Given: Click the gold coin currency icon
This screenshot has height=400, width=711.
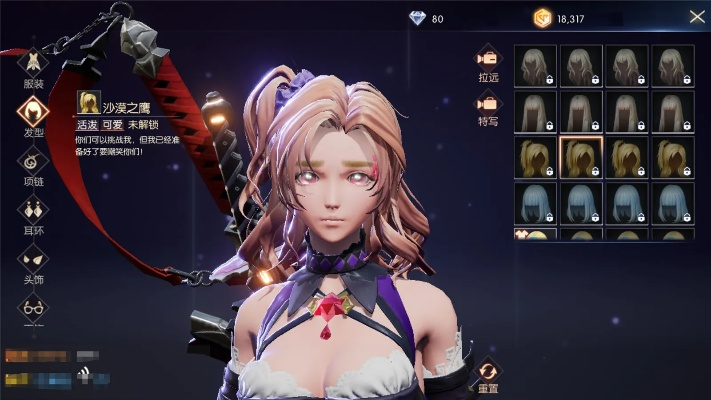Looking at the screenshot, I should click(x=542, y=18).
